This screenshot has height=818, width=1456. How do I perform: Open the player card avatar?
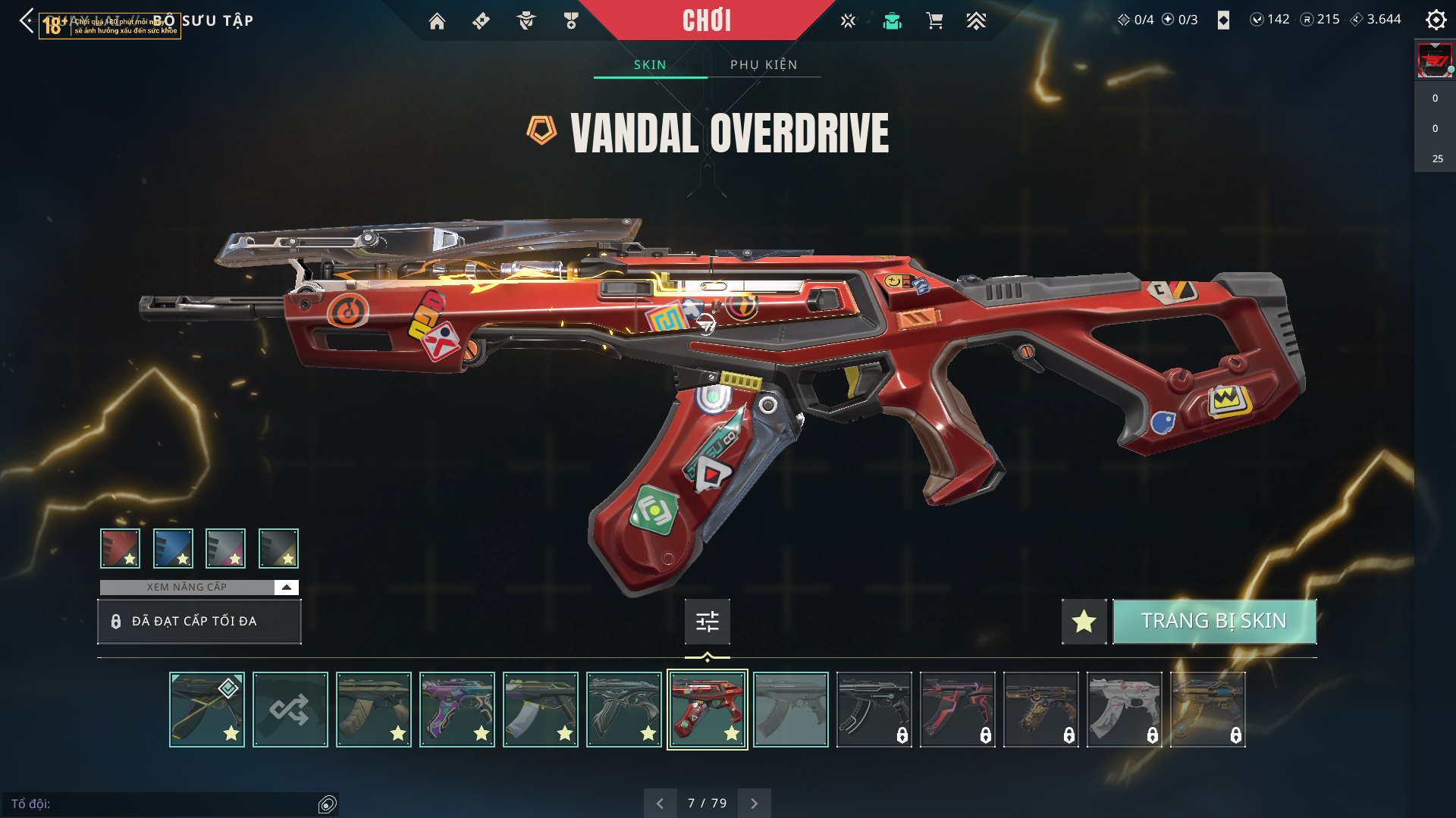[1434, 61]
